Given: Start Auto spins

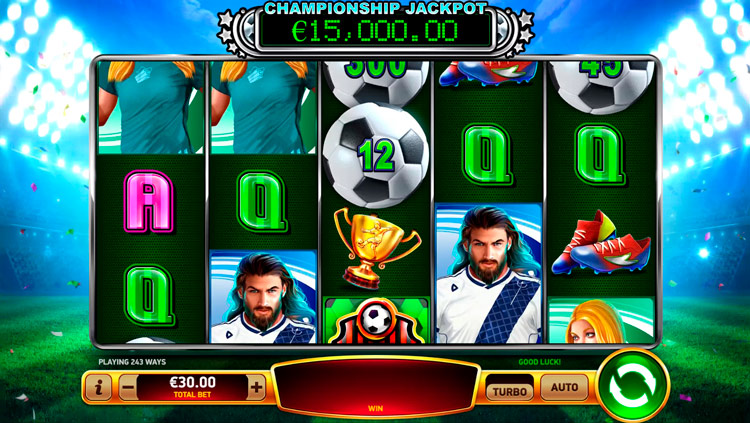Looking at the screenshot, I should tap(564, 387).
